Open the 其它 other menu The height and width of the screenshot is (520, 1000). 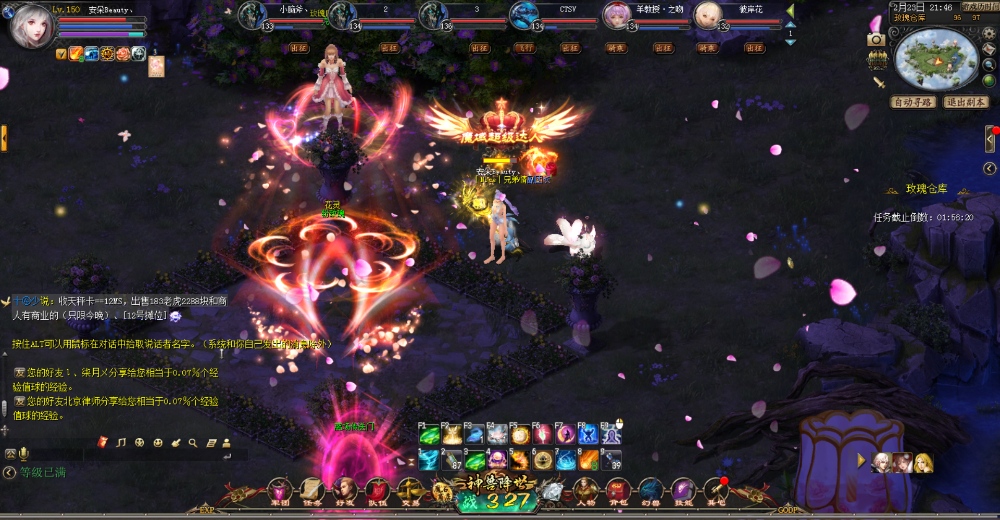[715, 492]
